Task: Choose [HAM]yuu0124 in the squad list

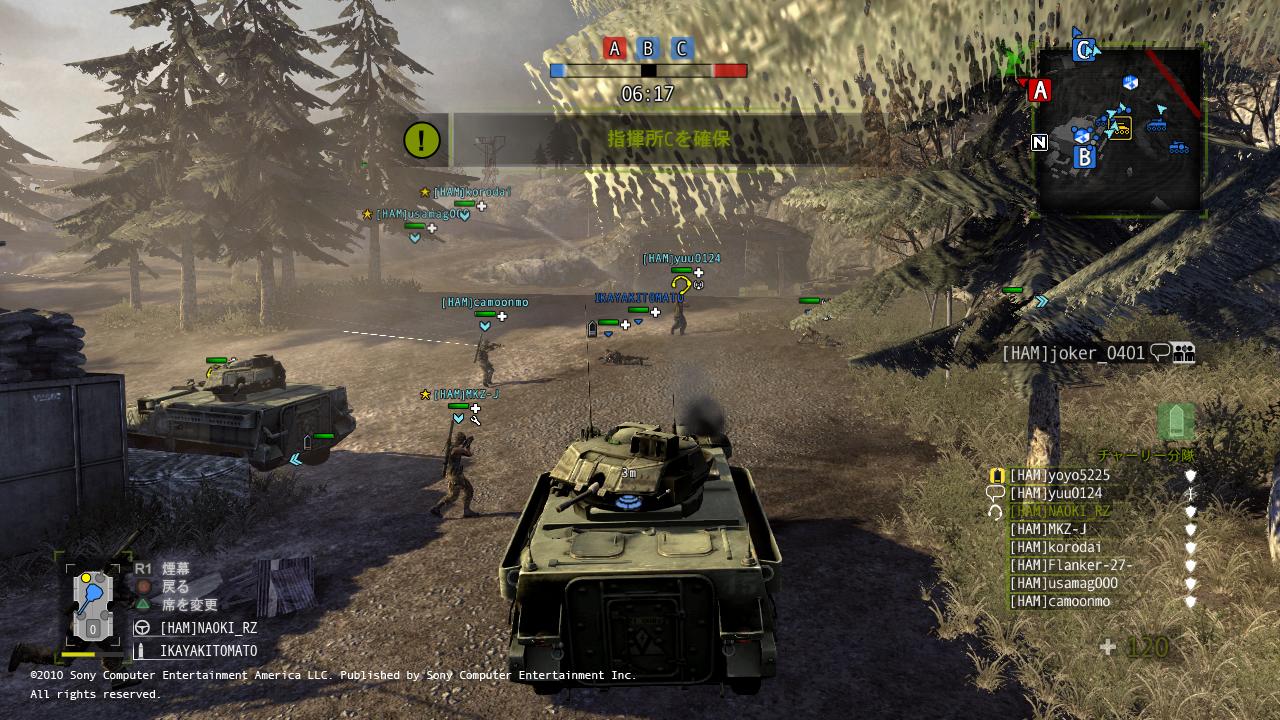Action: [x=1055, y=494]
